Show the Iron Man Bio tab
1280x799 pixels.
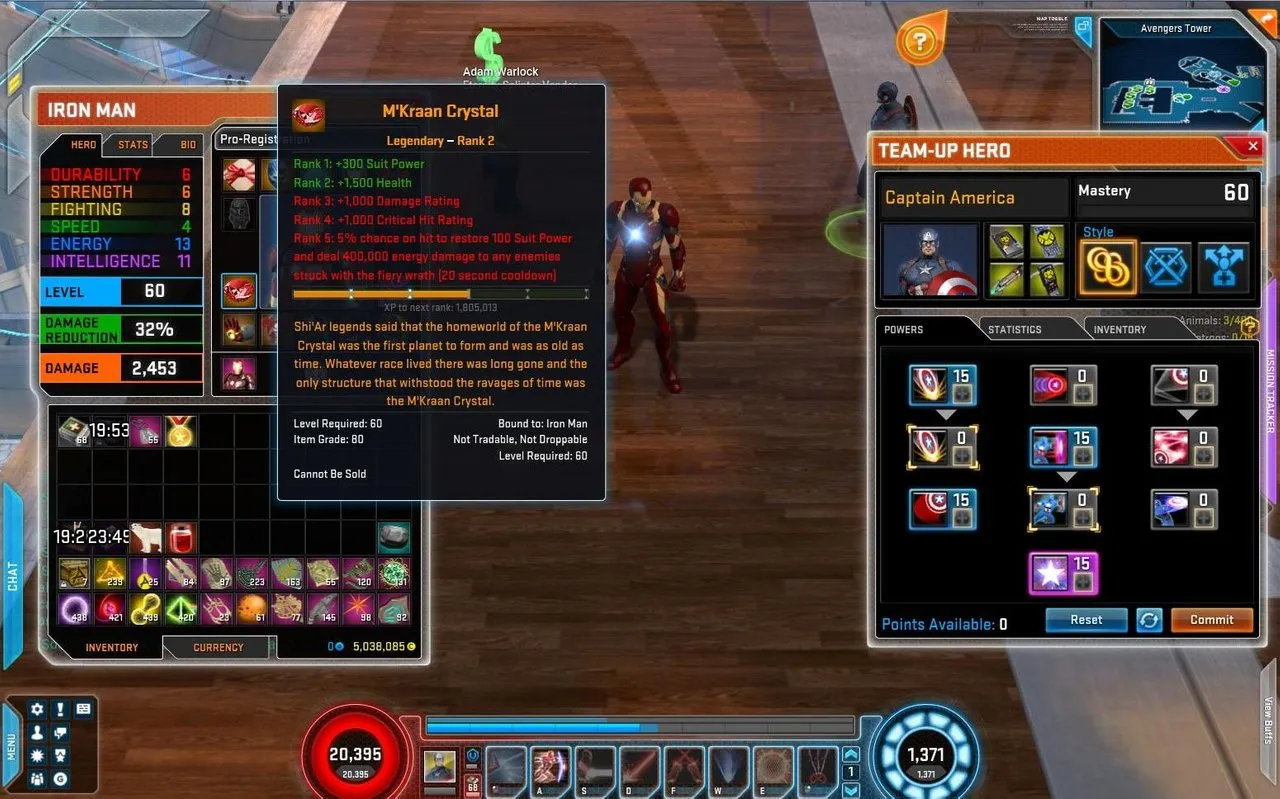188,145
